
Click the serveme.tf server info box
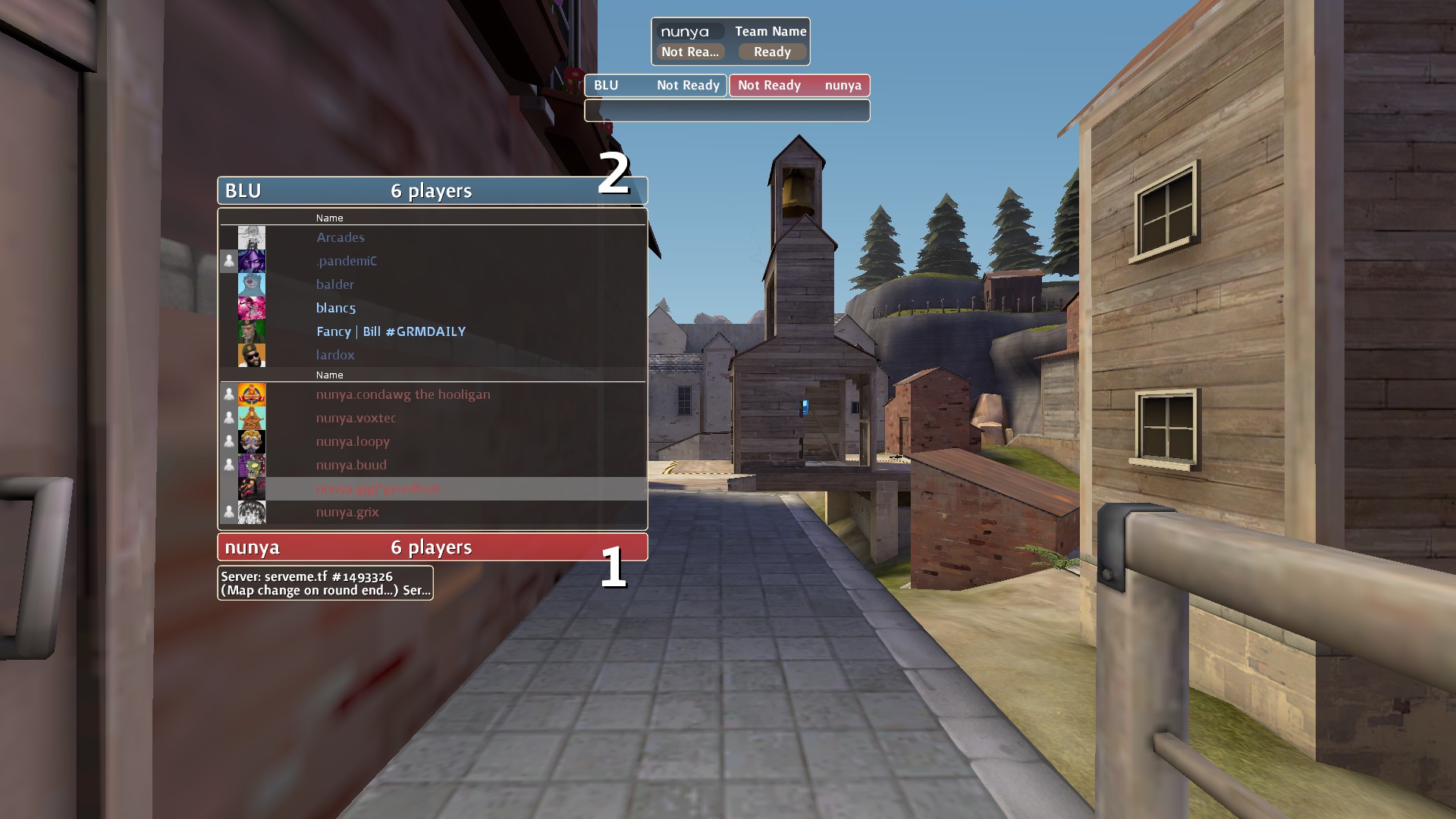pyautogui.click(x=325, y=583)
